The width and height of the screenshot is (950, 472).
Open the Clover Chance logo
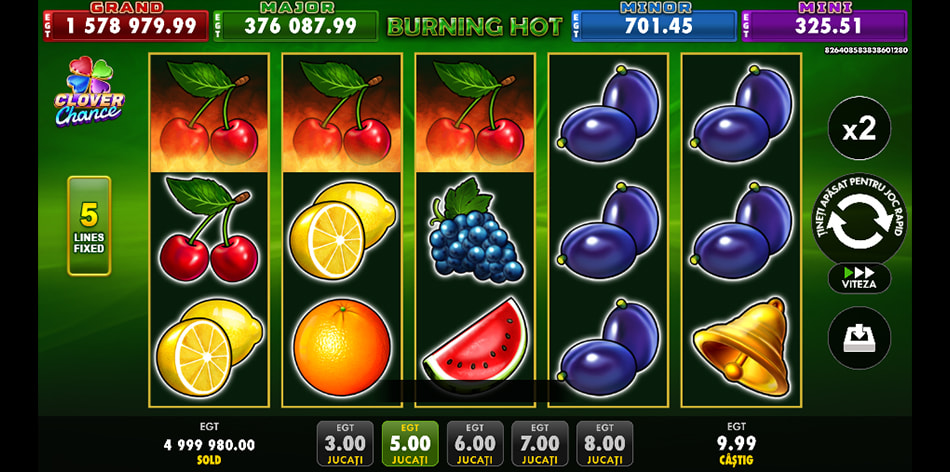pos(90,92)
